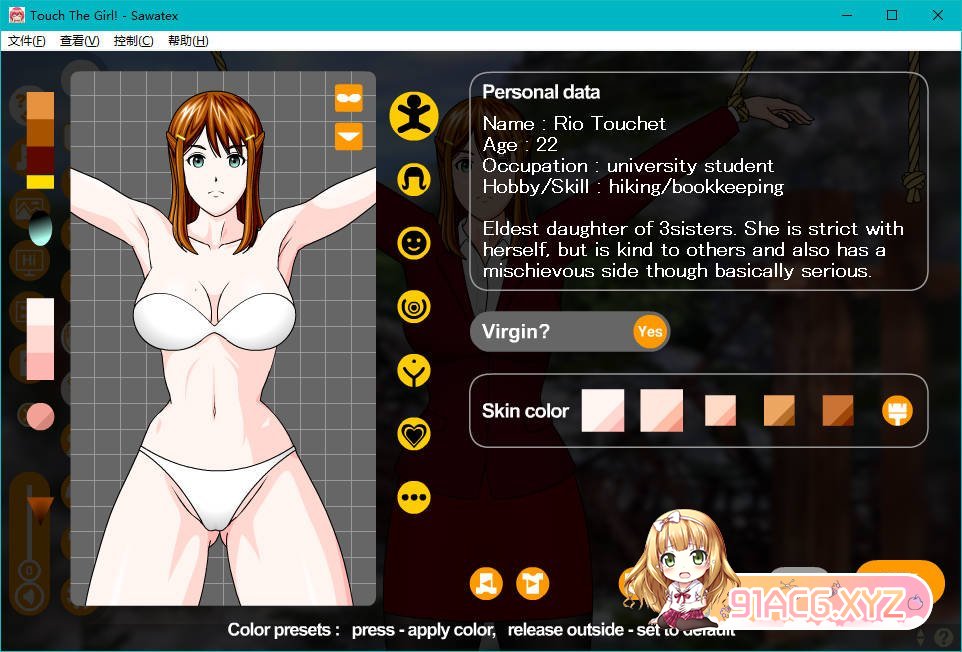Choose the darkest brown skin color swatch
Screen dimensions: 962x652
pos(837,410)
